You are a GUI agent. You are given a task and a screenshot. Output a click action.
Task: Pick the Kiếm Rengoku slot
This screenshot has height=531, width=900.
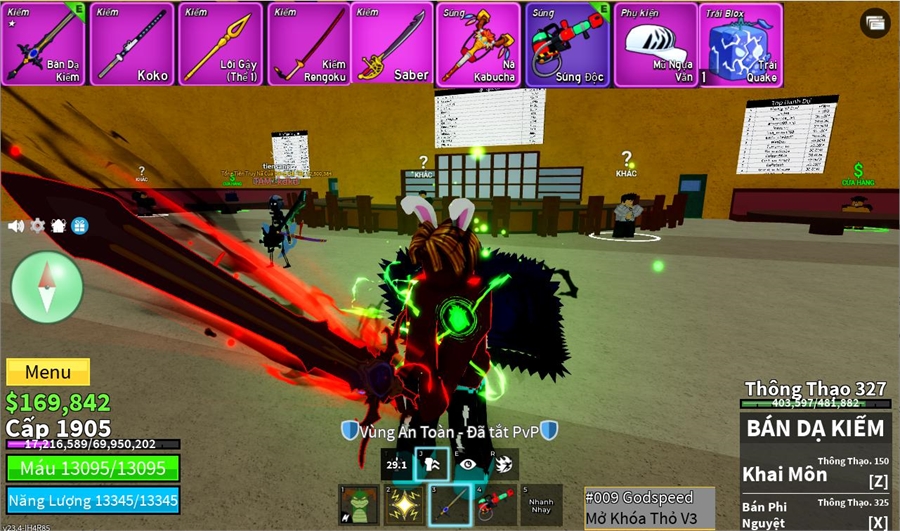(308, 44)
